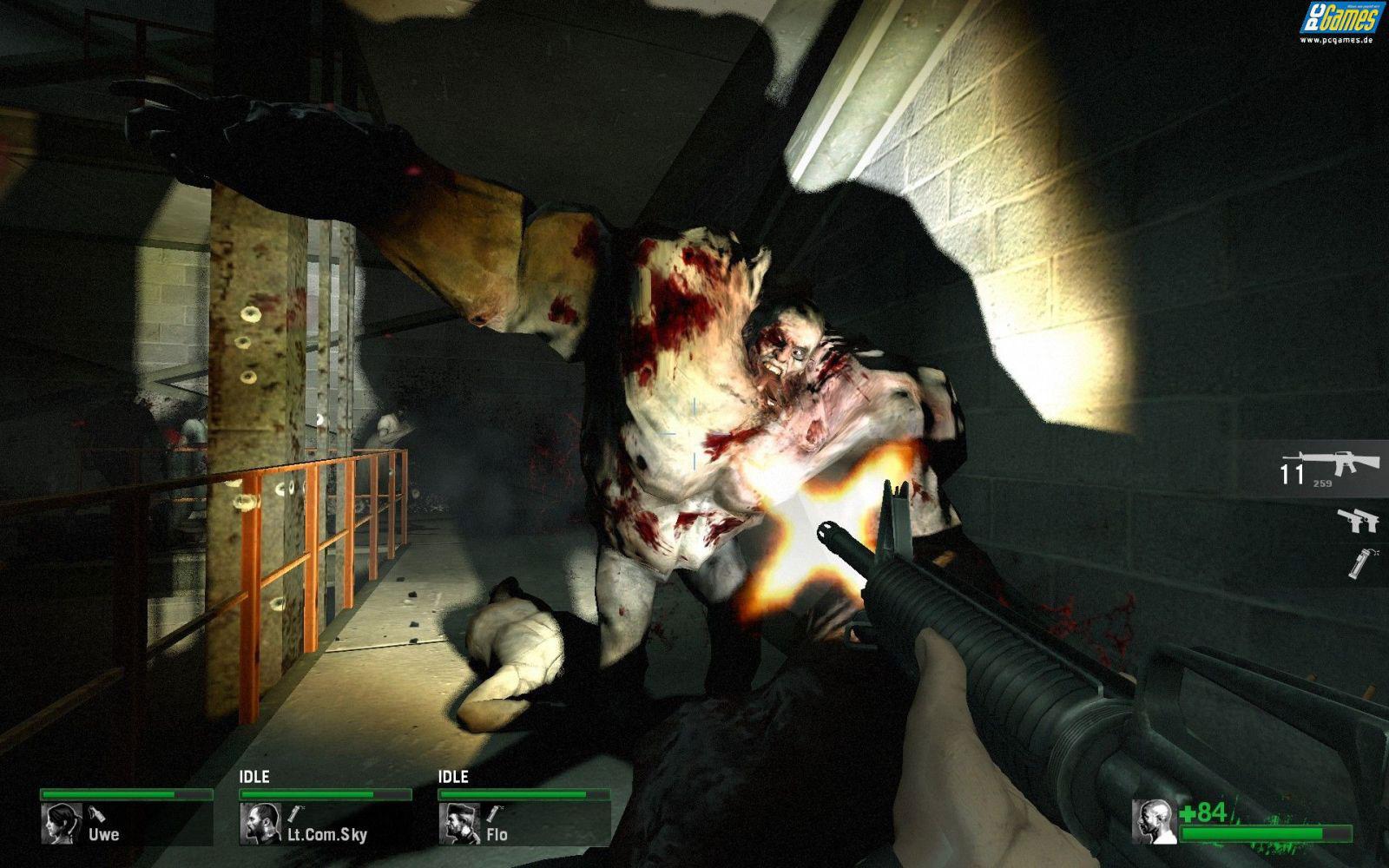Switch to the dual pistols slot

1358,519
